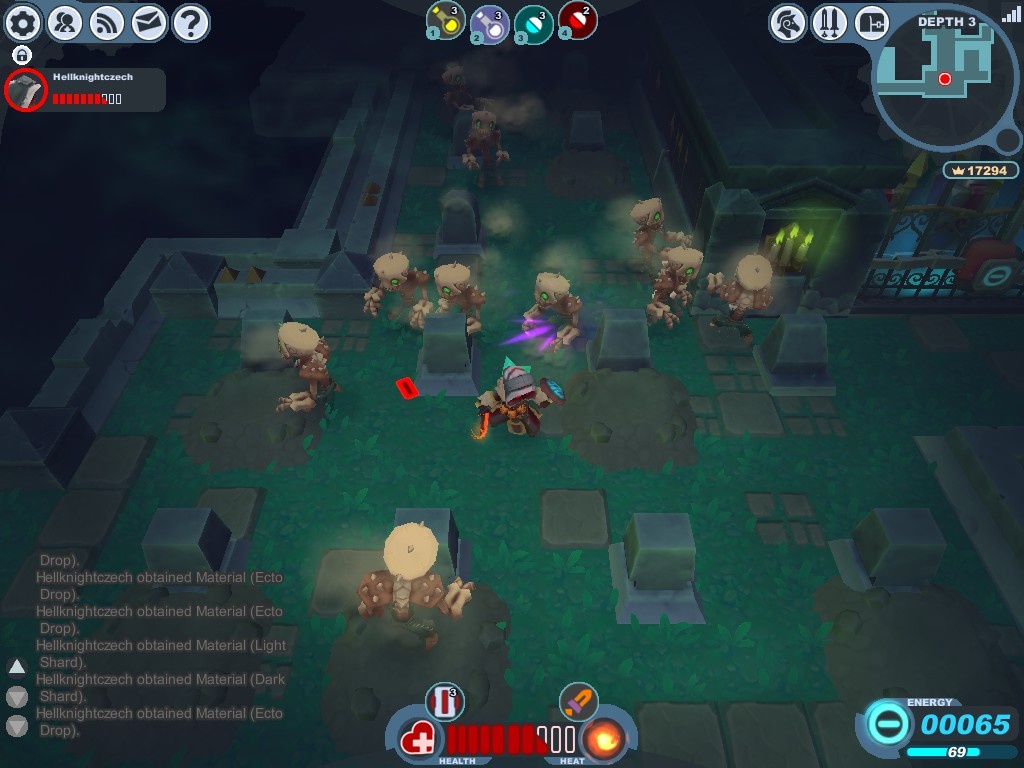
Task: Open the friends social panel
Action: pos(65,22)
